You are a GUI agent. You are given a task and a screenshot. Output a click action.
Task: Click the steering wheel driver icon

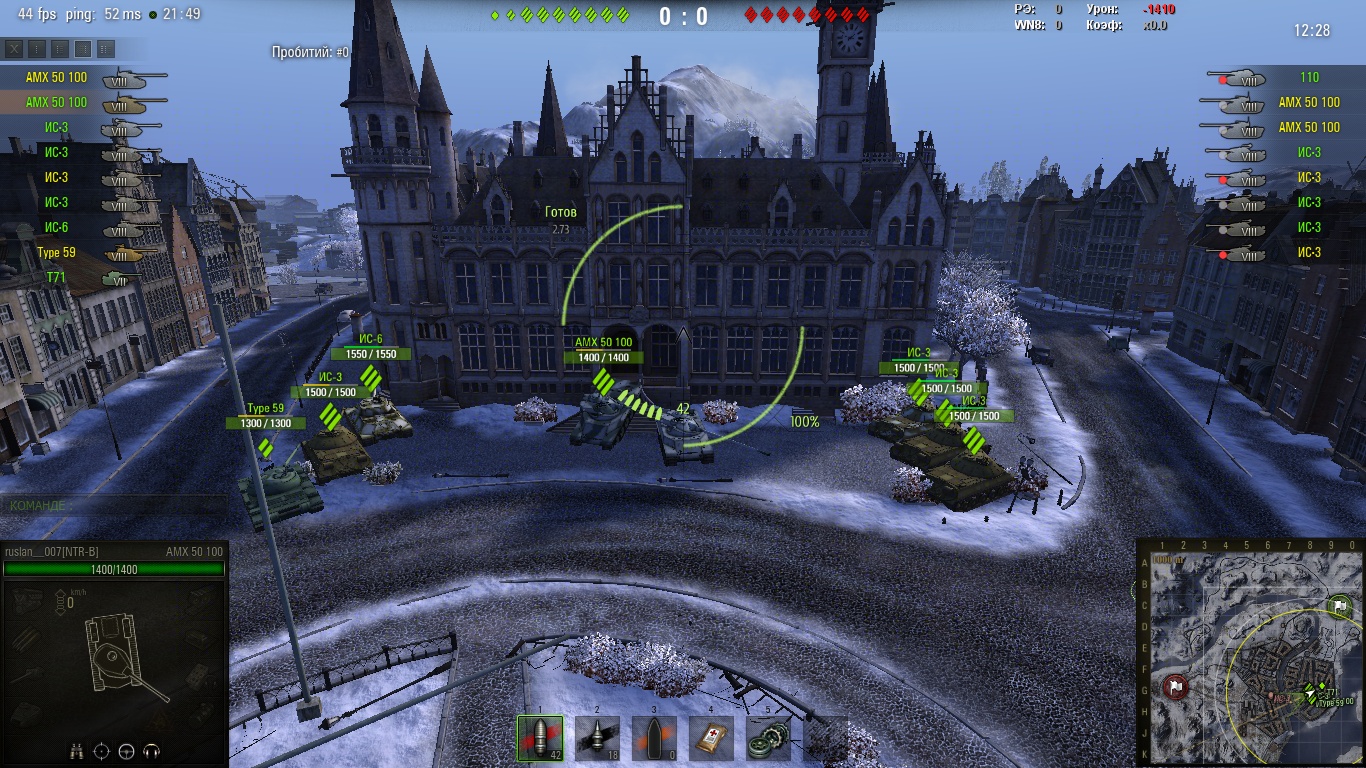point(126,751)
